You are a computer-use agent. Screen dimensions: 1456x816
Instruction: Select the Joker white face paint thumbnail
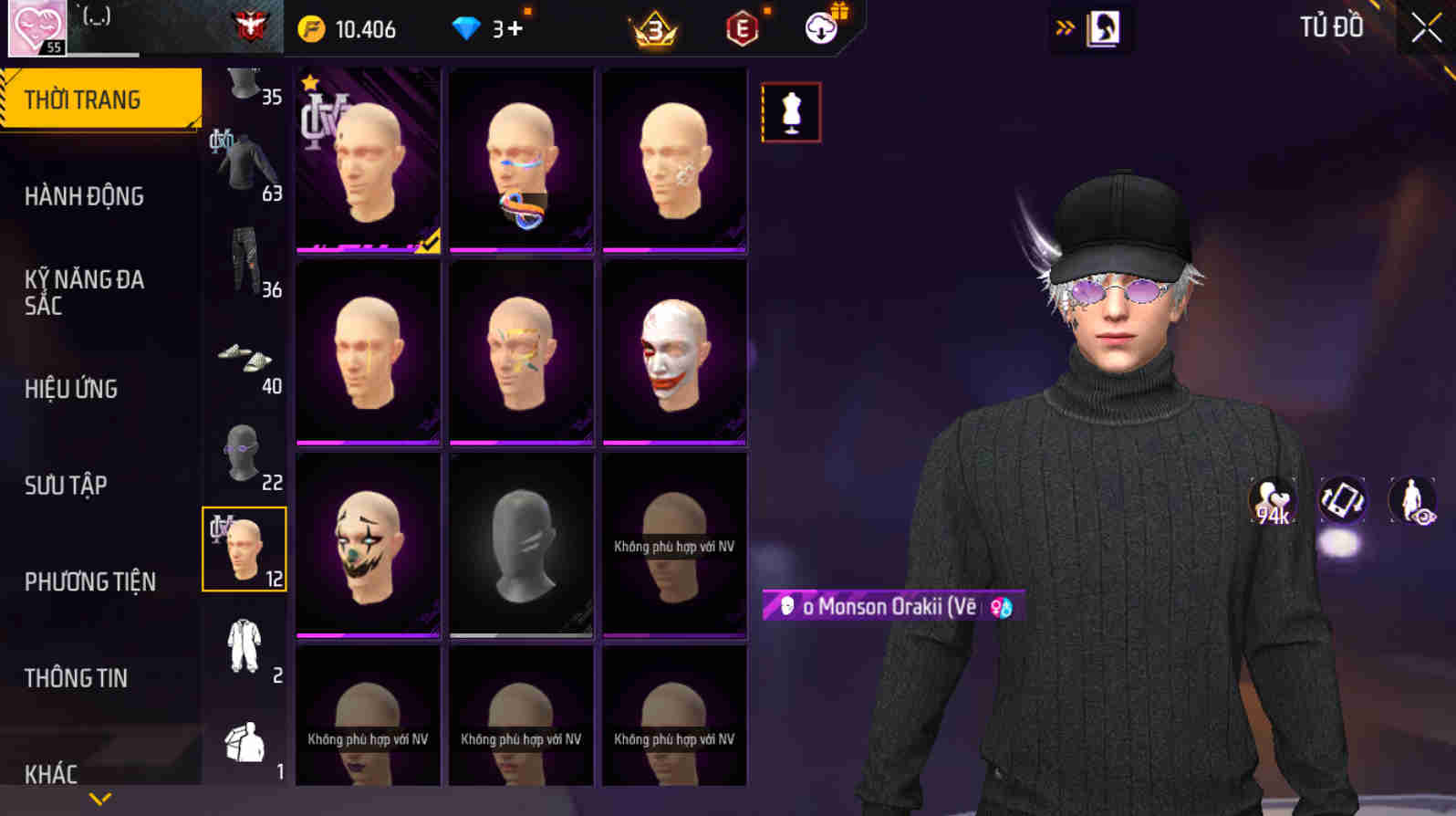coord(674,350)
